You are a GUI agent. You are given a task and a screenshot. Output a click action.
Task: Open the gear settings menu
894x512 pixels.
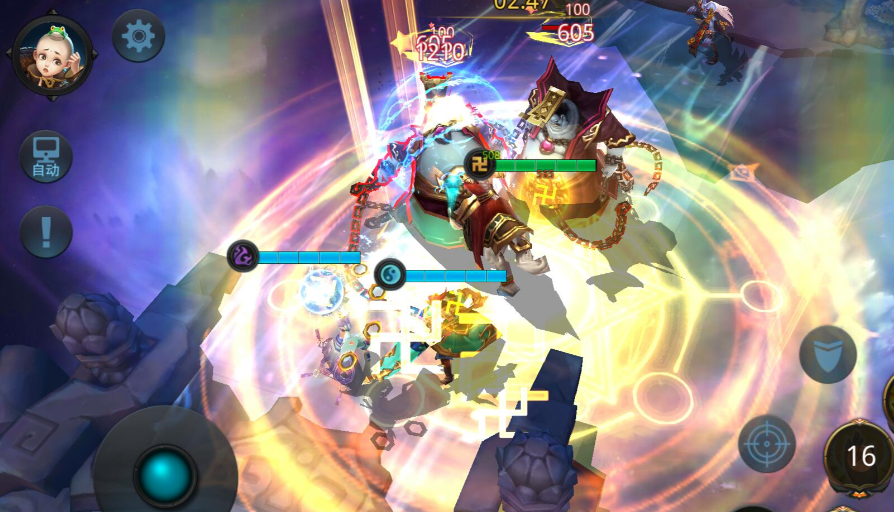click(x=138, y=37)
